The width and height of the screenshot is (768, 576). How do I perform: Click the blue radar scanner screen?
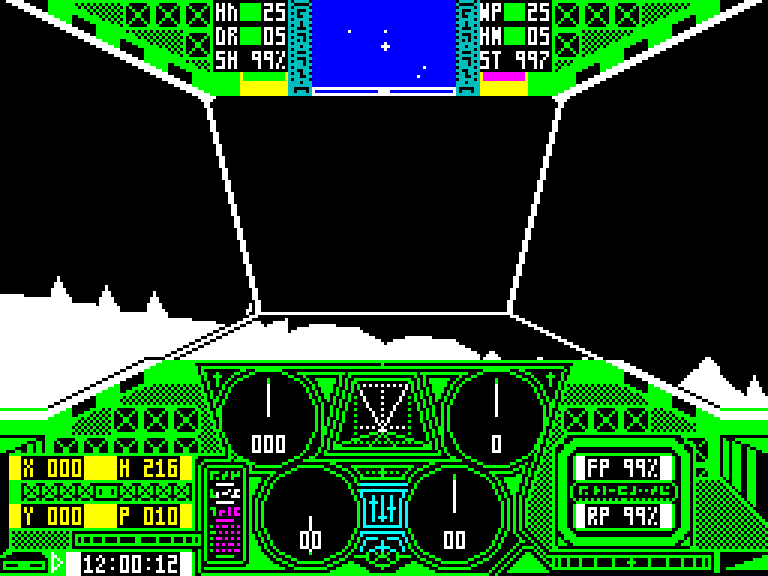pyautogui.click(x=384, y=43)
